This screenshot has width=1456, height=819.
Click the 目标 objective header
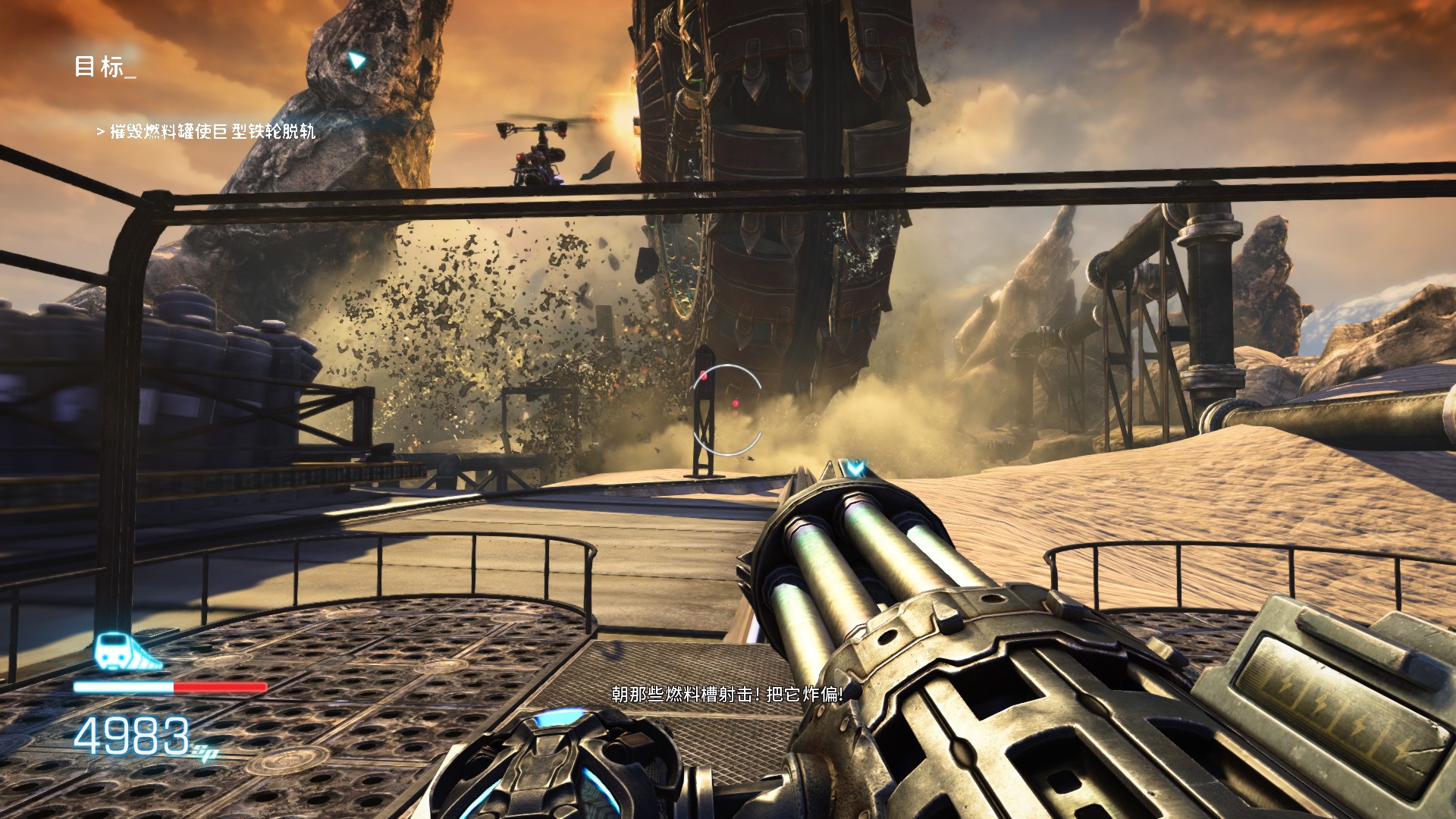click(104, 67)
